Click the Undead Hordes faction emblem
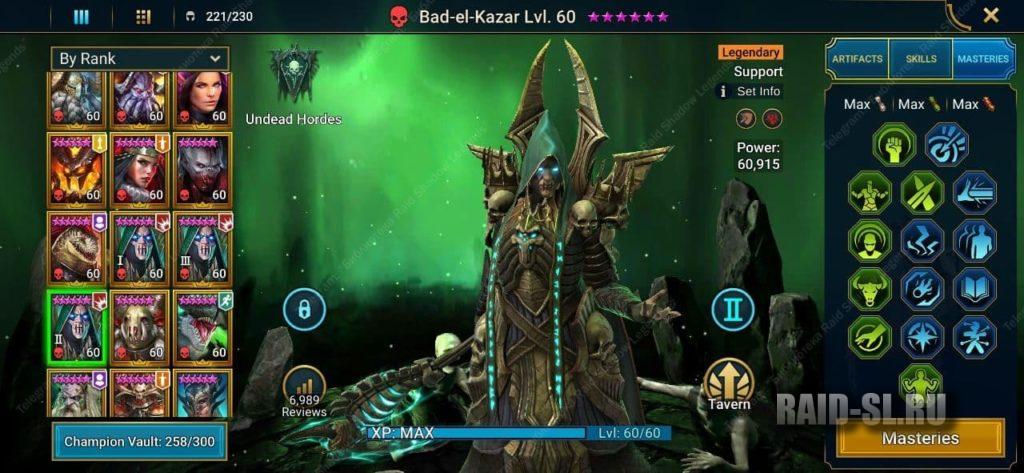This screenshot has height=473, width=1024. 294,75
